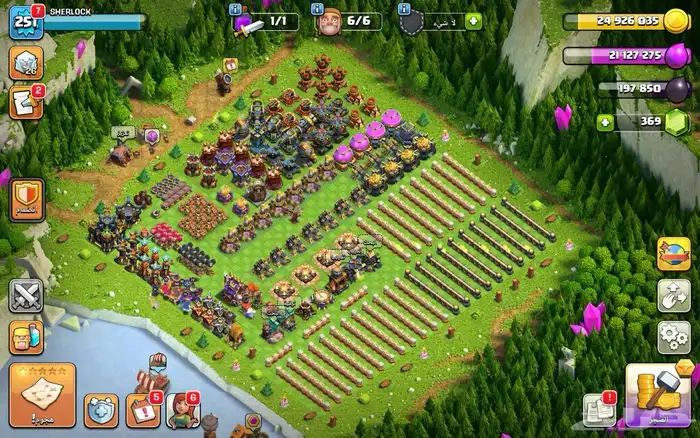The image size is (700, 438).
Task: Open the player profile via level 251 badge
Action: point(24,21)
